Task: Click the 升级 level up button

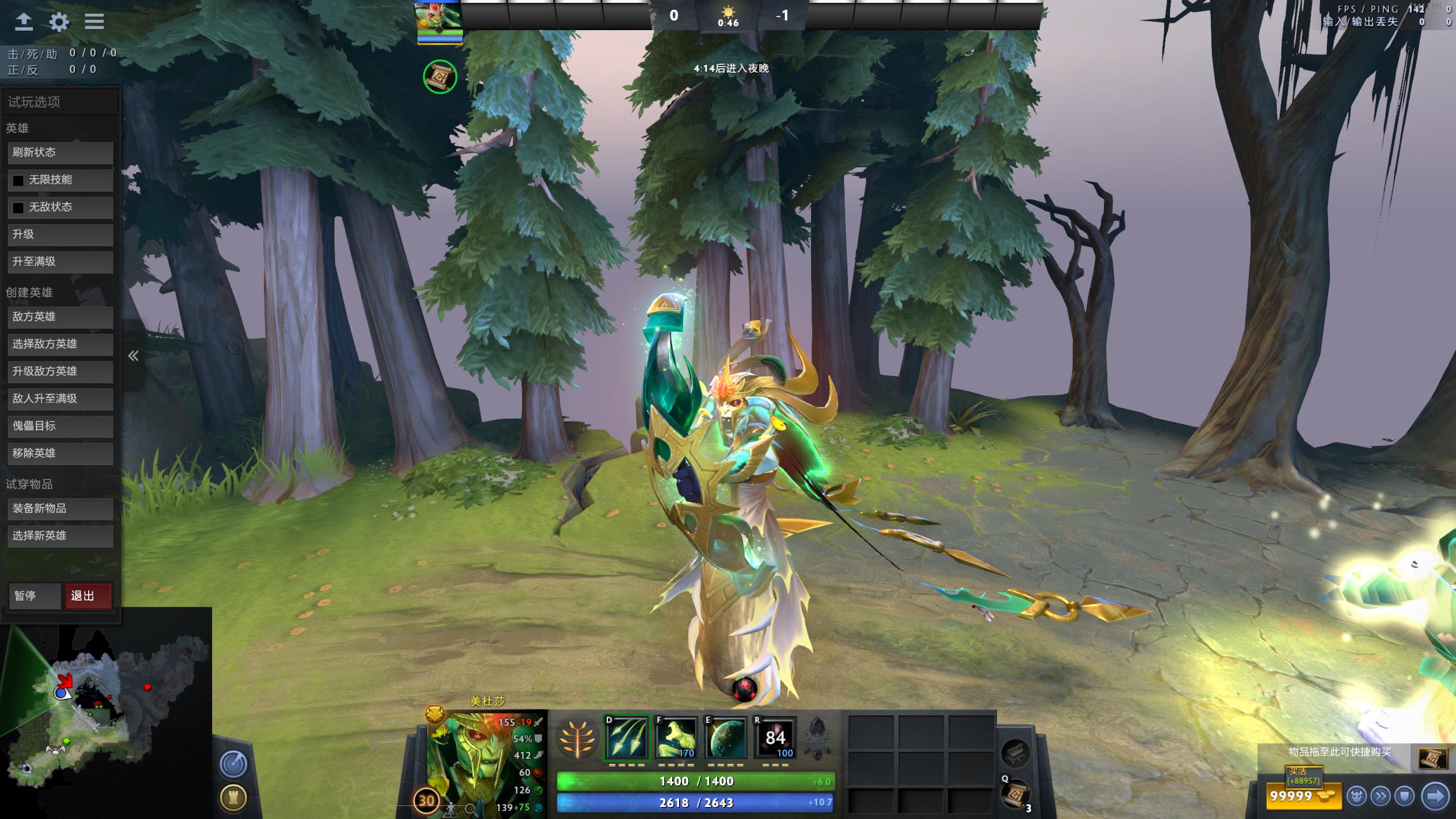Action: (60, 234)
